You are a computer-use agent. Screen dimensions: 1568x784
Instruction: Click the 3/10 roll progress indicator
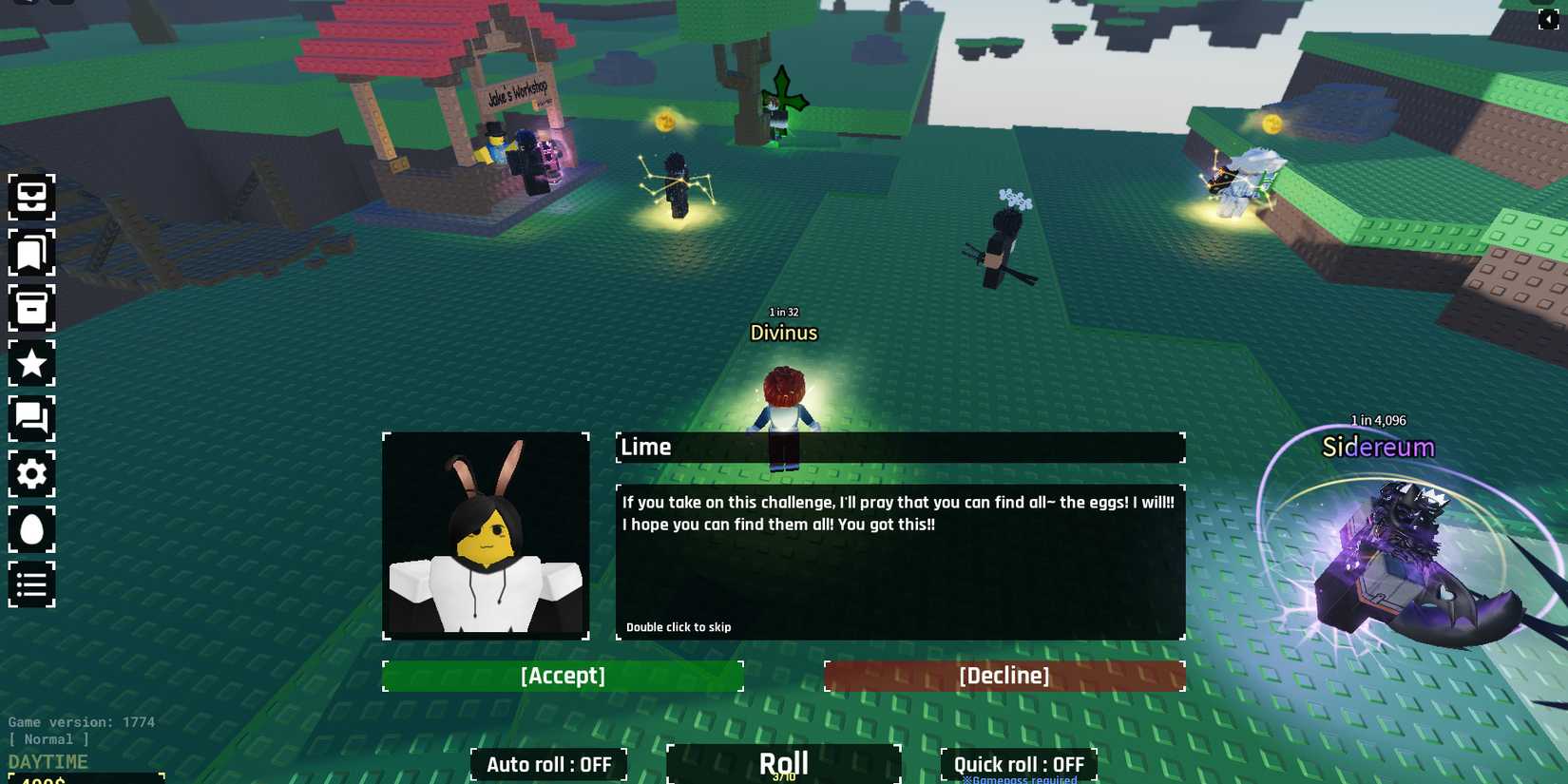click(784, 777)
